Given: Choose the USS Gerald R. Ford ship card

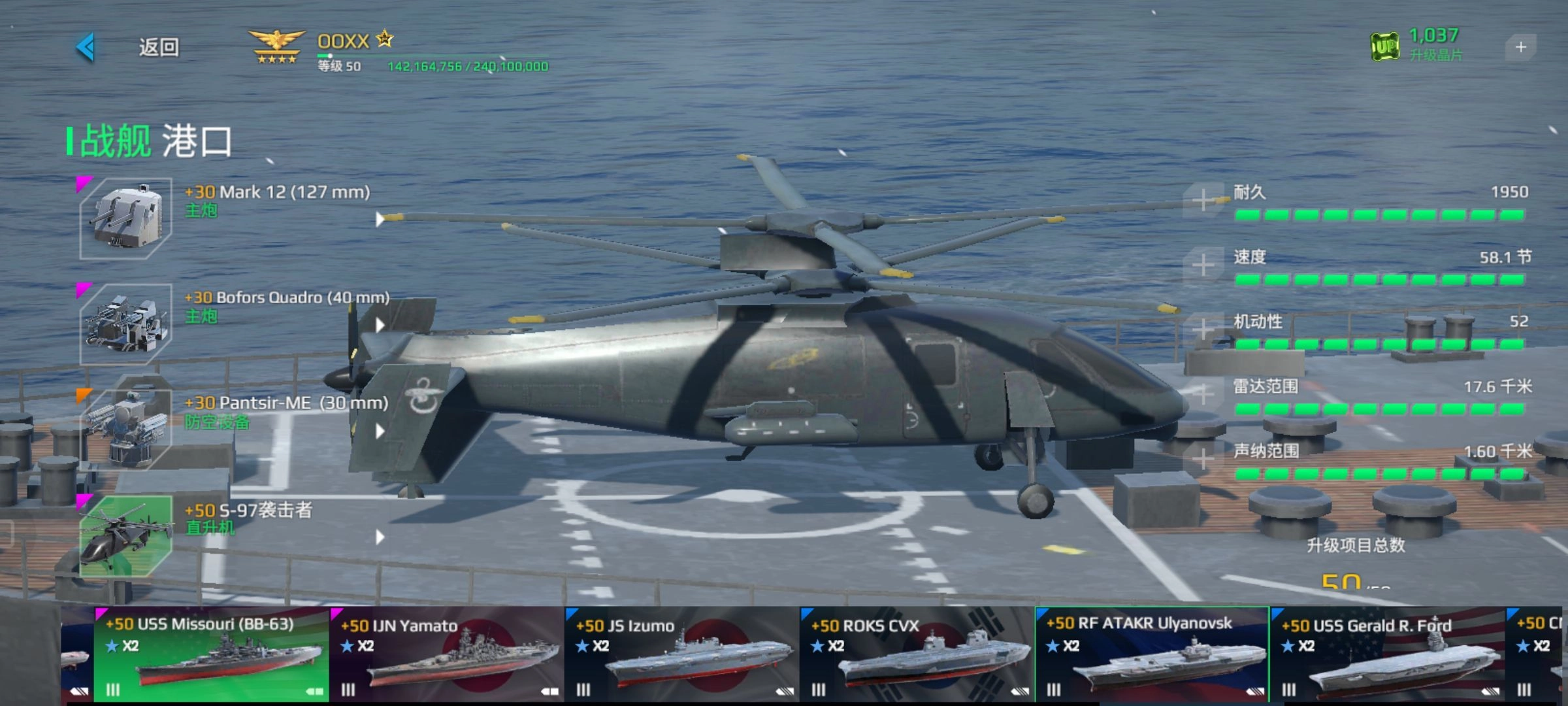Looking at the screenshot, I should click(1387, 655).
